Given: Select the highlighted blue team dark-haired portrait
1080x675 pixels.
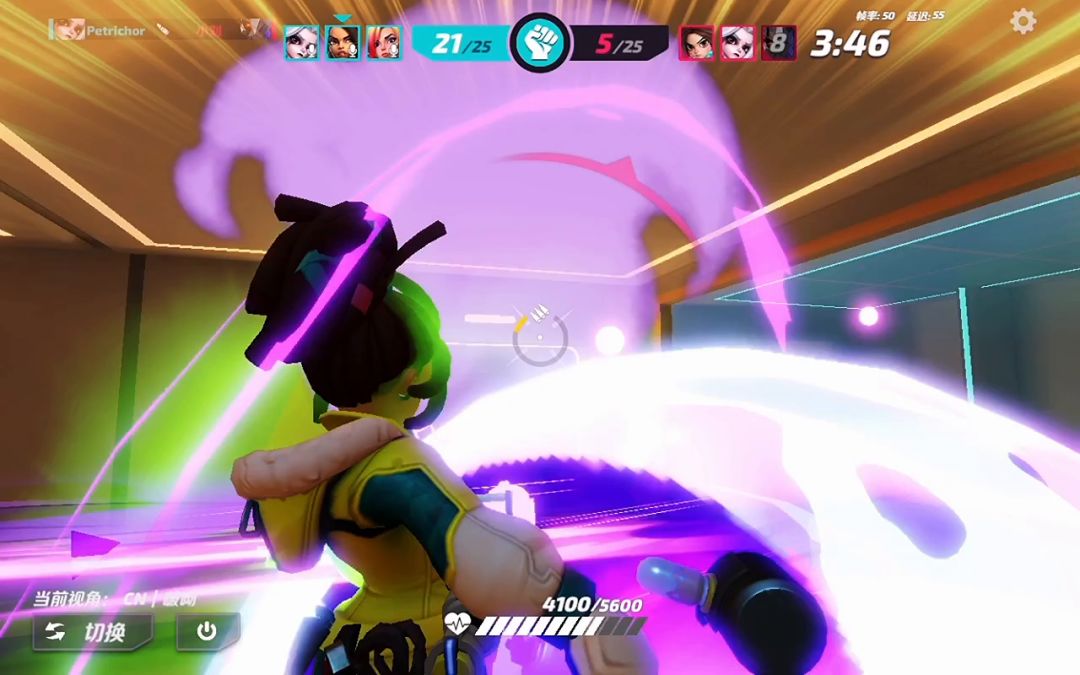Looking at the screenshot, I should pos(342,43).
